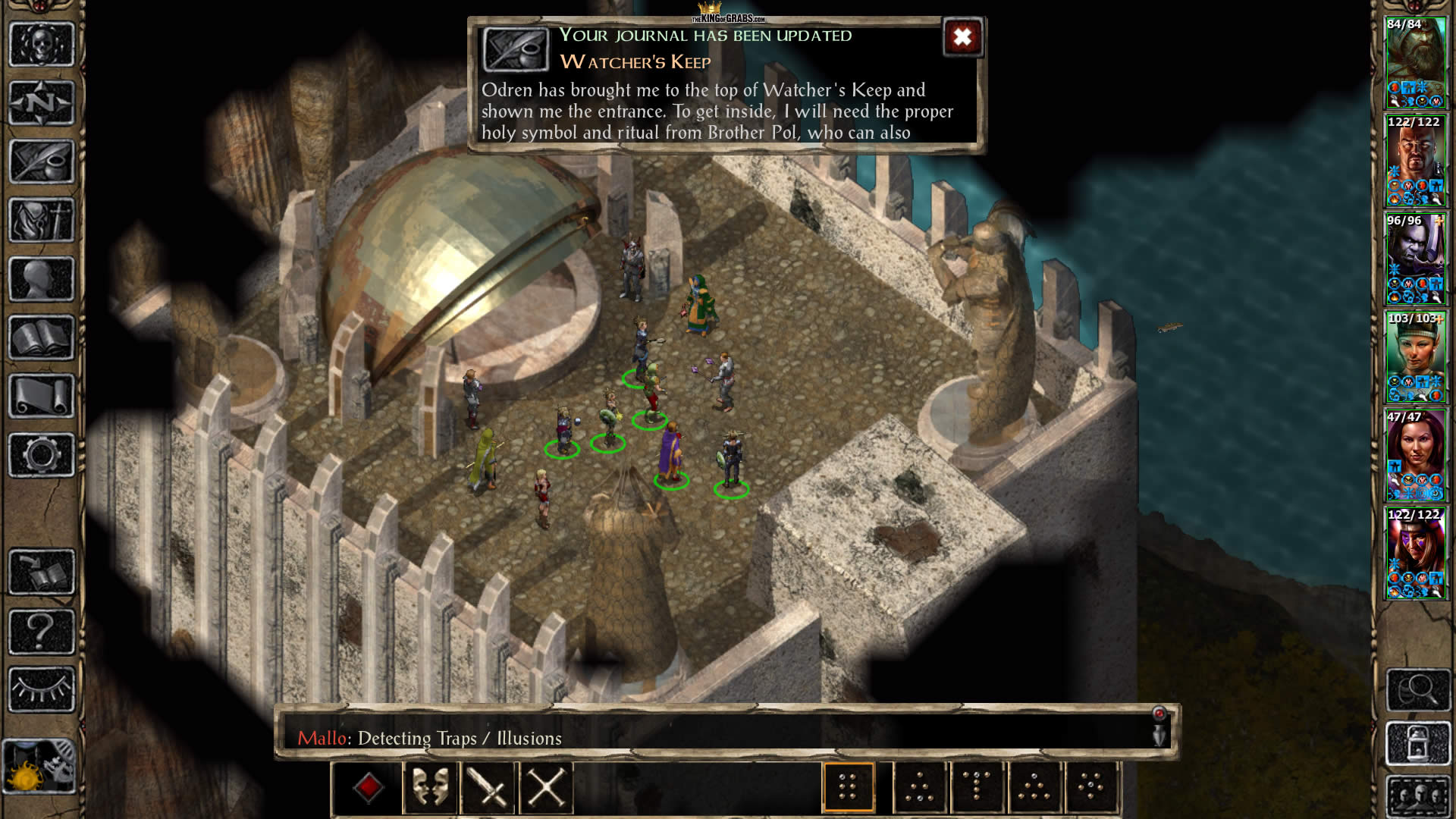The height and width of the screenshot is (819, 1456).
Task: Select the two-column dot formation
Action: click(x=848, y=788)
